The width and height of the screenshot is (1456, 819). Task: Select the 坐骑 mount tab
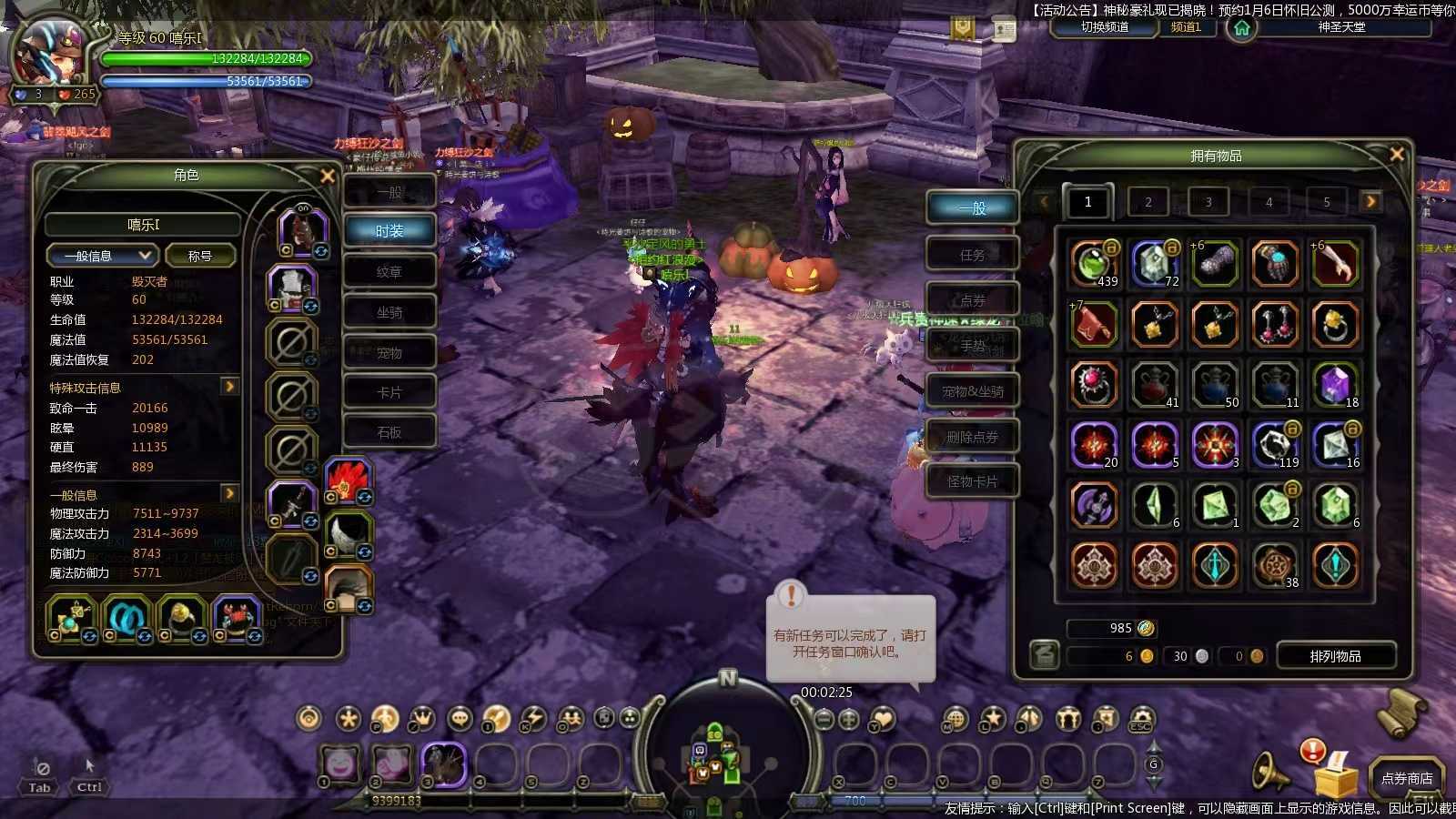click(x=389, y=312)
